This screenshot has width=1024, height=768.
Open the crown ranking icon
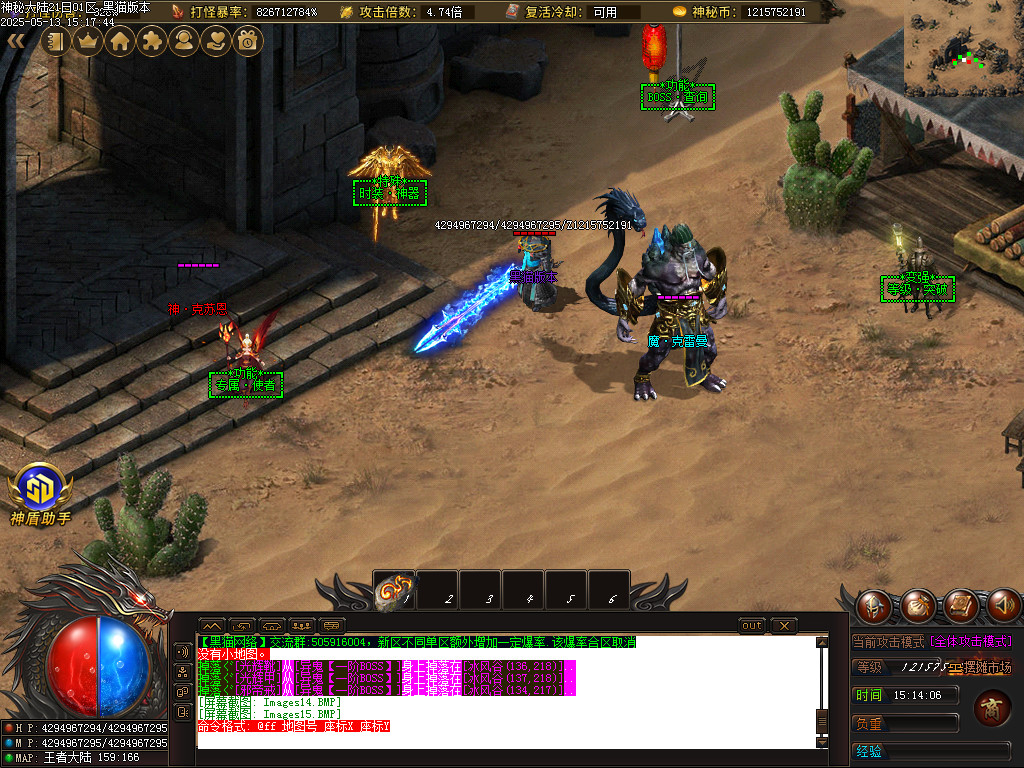88,41
